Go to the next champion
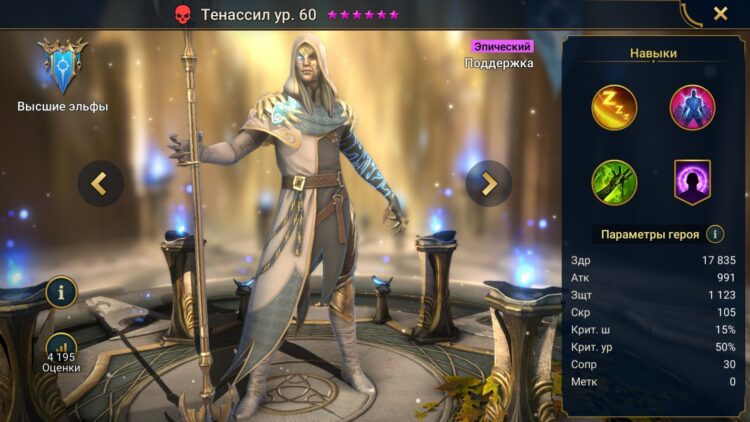 489,183
